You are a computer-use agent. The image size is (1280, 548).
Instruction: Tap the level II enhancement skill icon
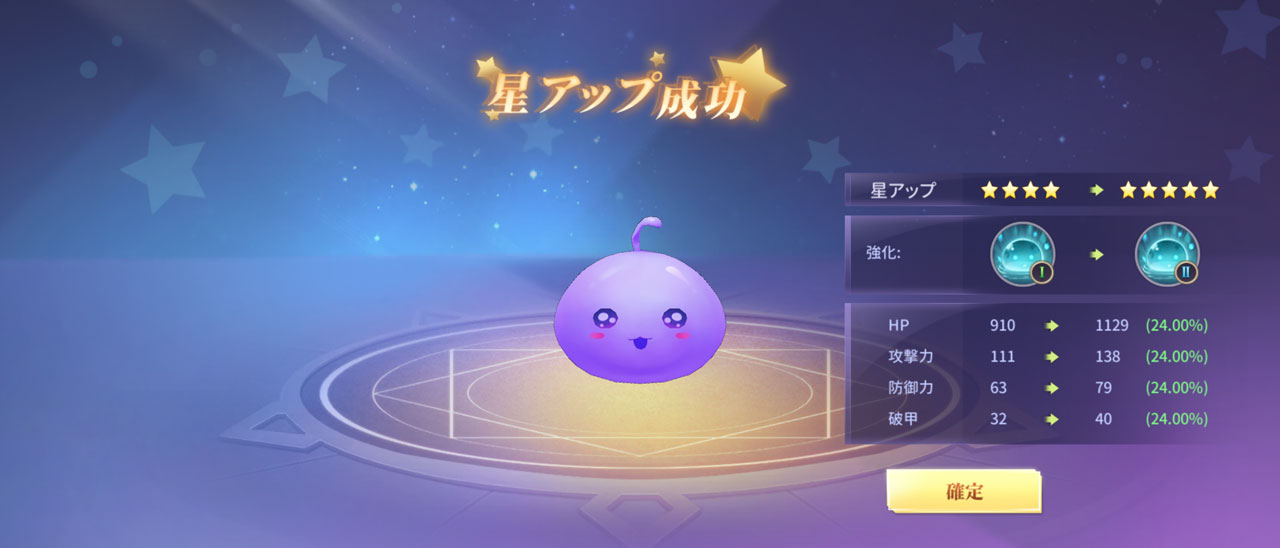1167,253
